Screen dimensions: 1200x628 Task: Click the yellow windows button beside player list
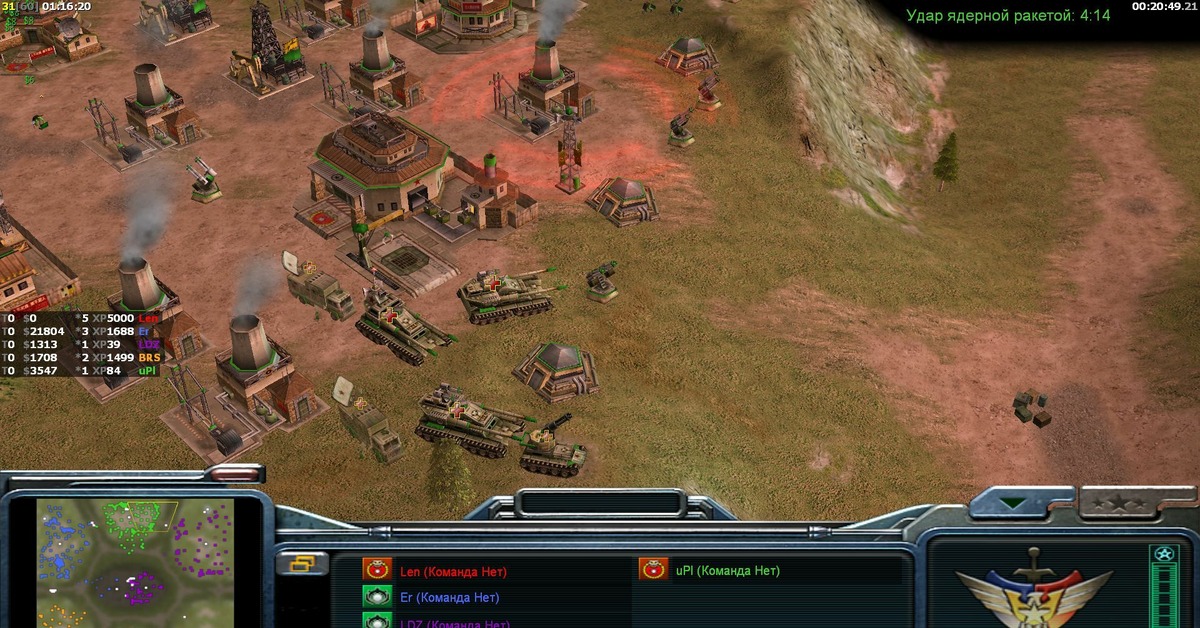[x=301, y=565]
